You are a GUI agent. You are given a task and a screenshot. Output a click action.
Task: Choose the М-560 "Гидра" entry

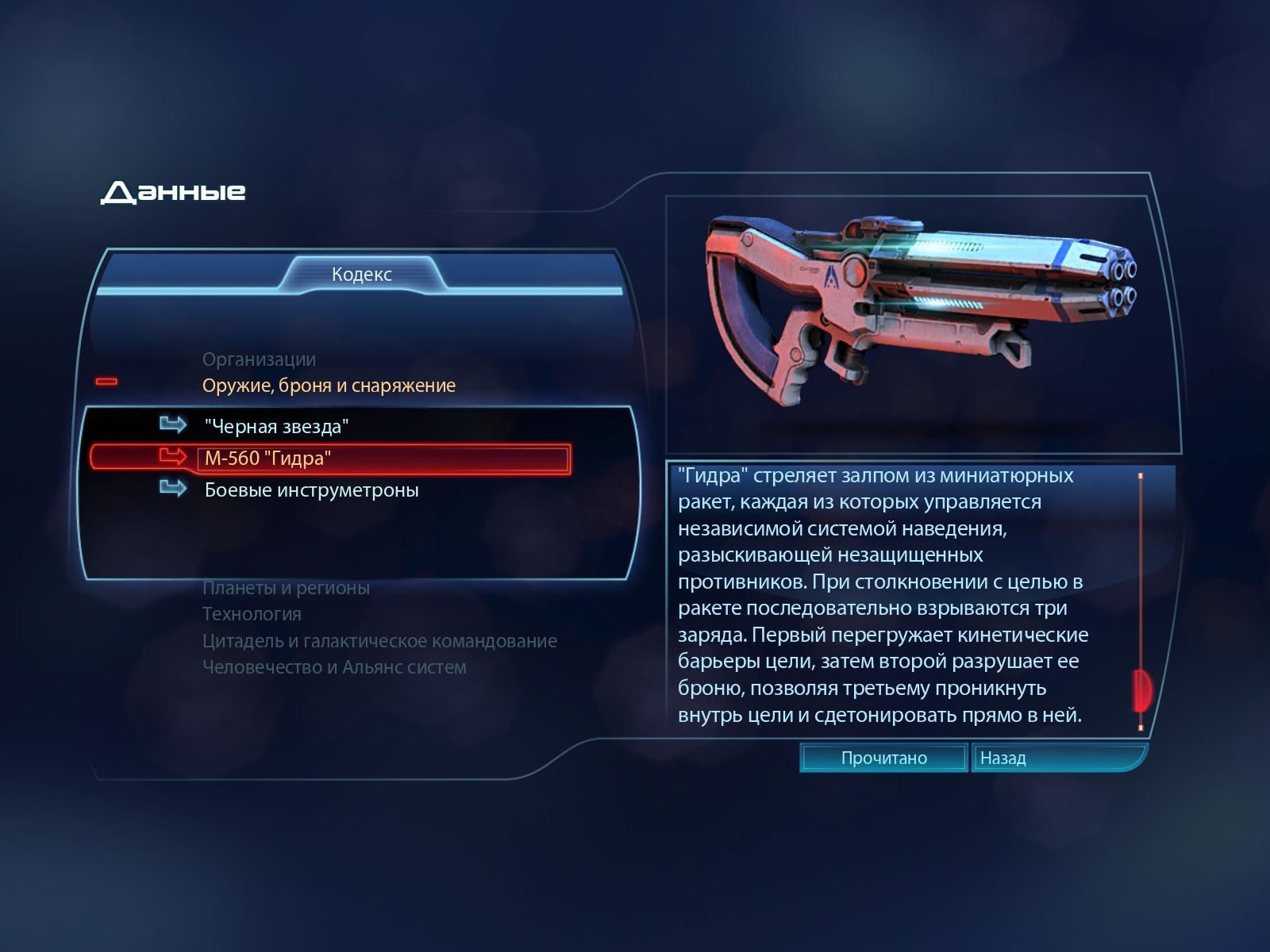(x=268, y=459)
